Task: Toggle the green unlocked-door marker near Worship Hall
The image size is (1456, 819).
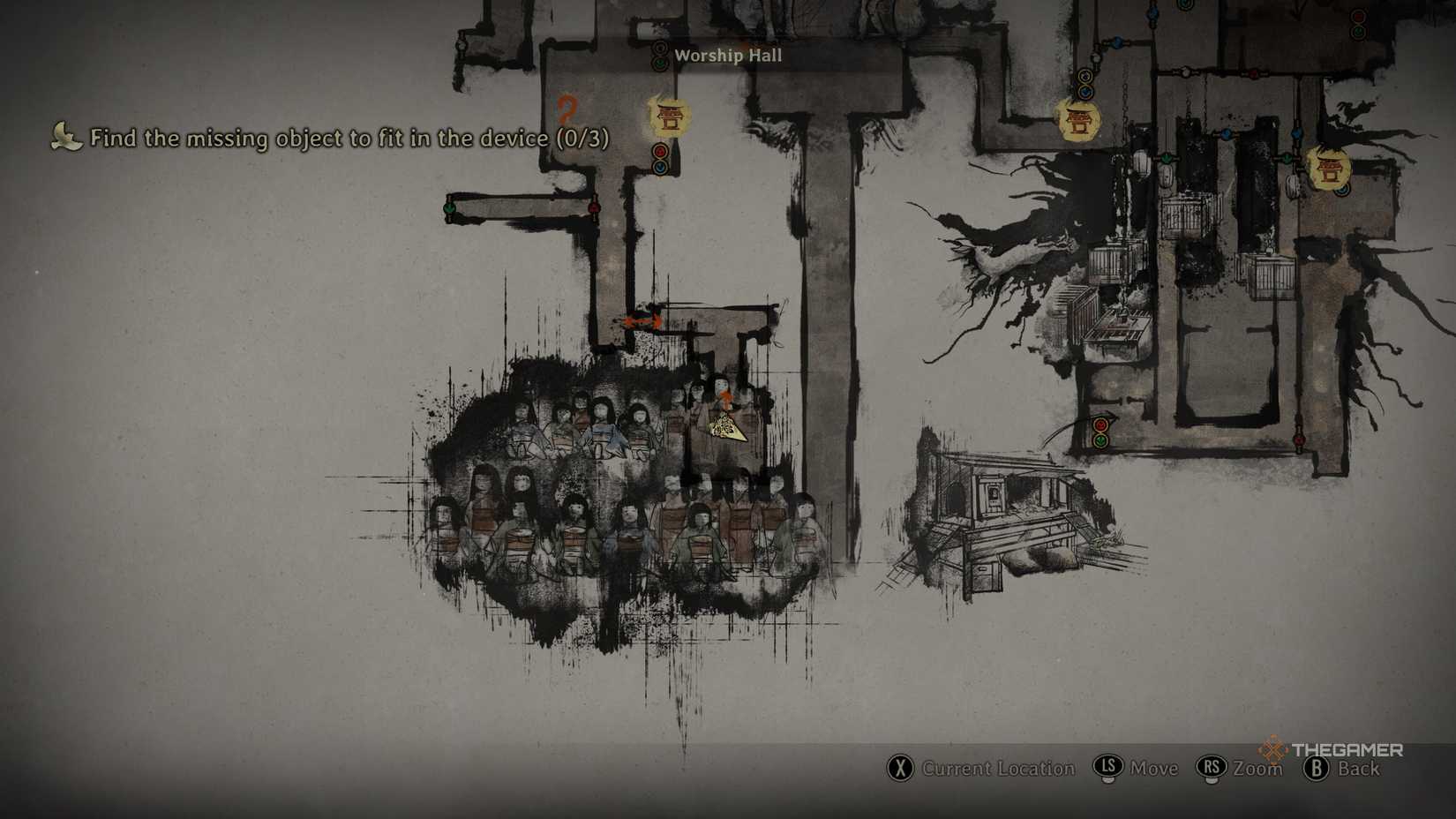Action: (660, 63)
